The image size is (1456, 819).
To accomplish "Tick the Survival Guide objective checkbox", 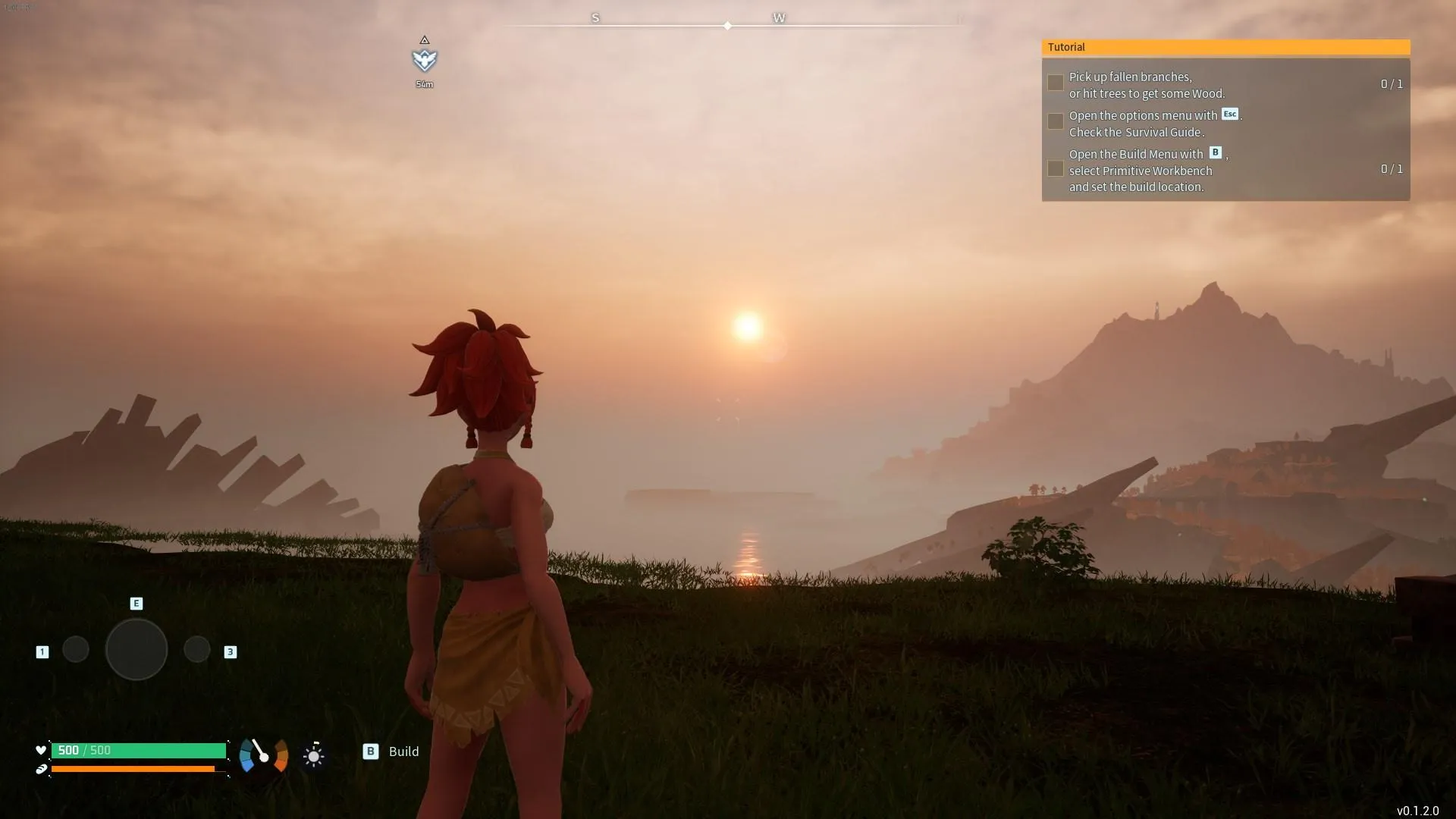I will click(1055, 121).
